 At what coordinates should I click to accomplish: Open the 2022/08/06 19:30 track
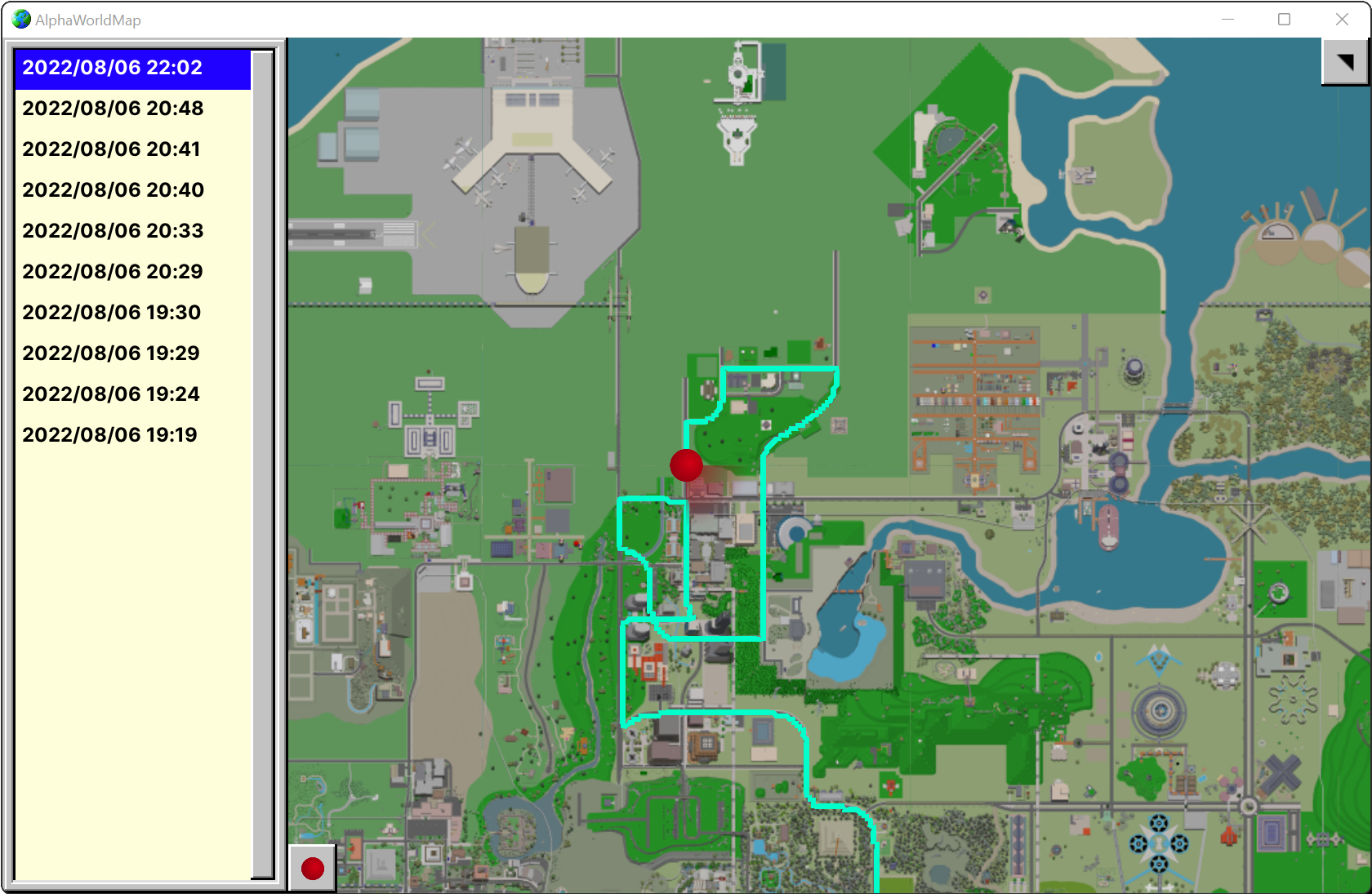pos(112,312)
